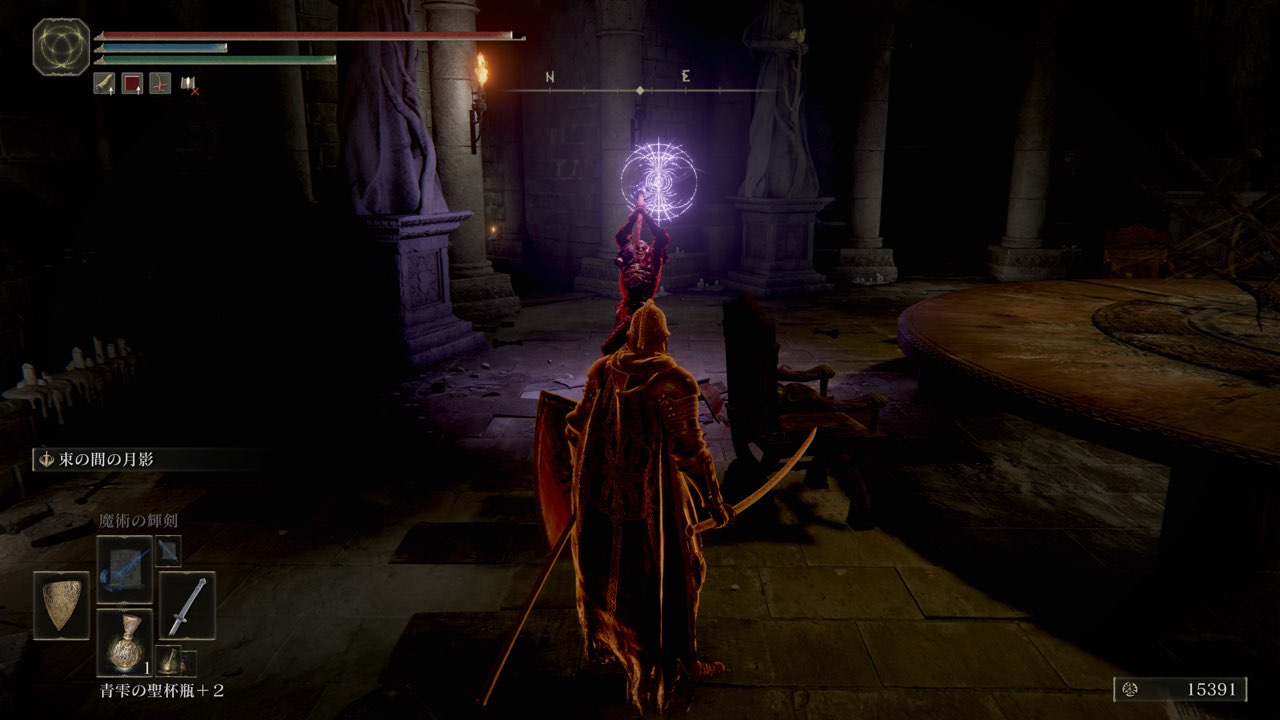Screen dimensions: 1280x720
Task: Inspect the scroll buff status icon
Action: tap(104, 84)
